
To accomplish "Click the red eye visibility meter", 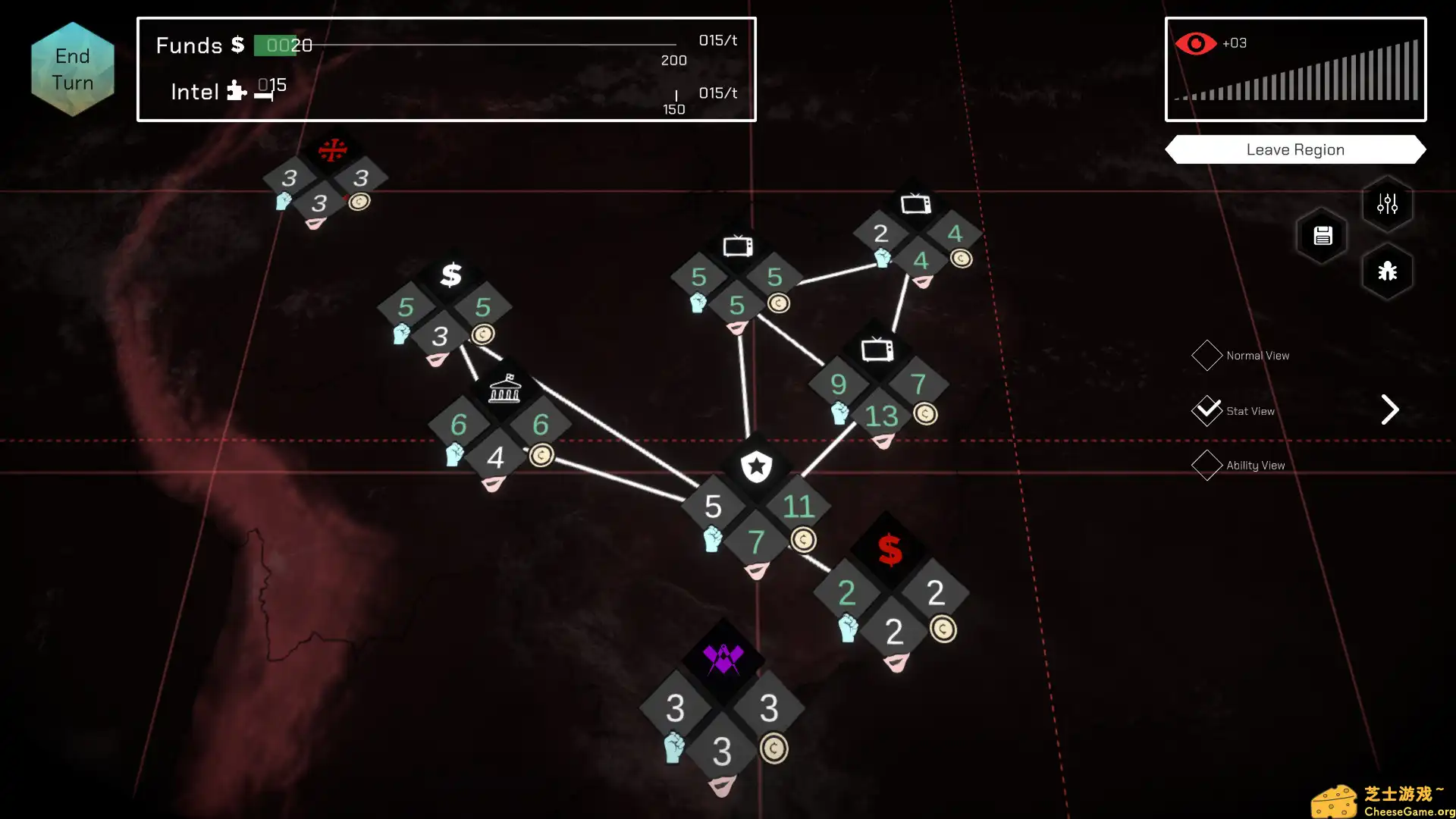I will click(x=1195, y=44).
